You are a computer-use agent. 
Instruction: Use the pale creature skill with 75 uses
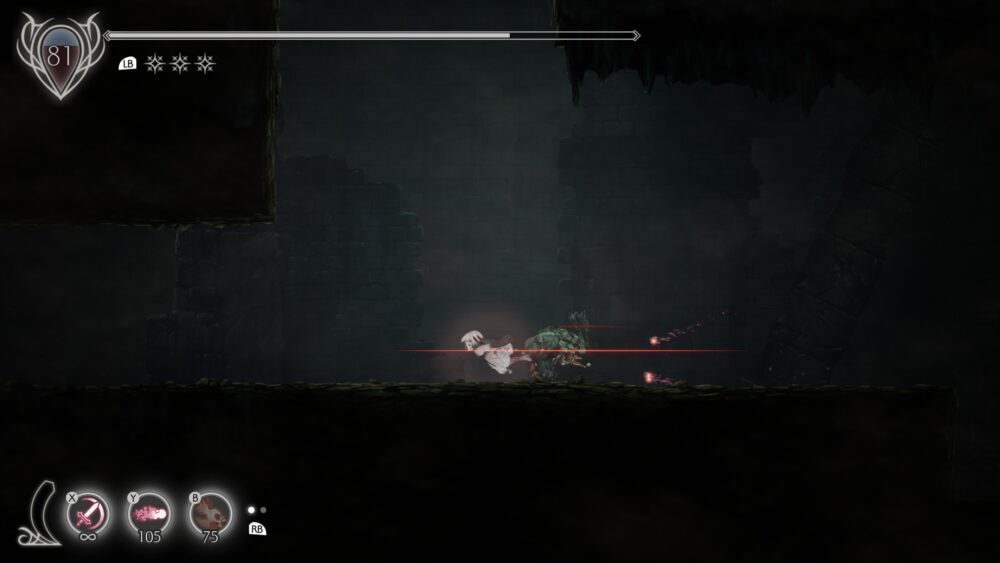point(211,514)
